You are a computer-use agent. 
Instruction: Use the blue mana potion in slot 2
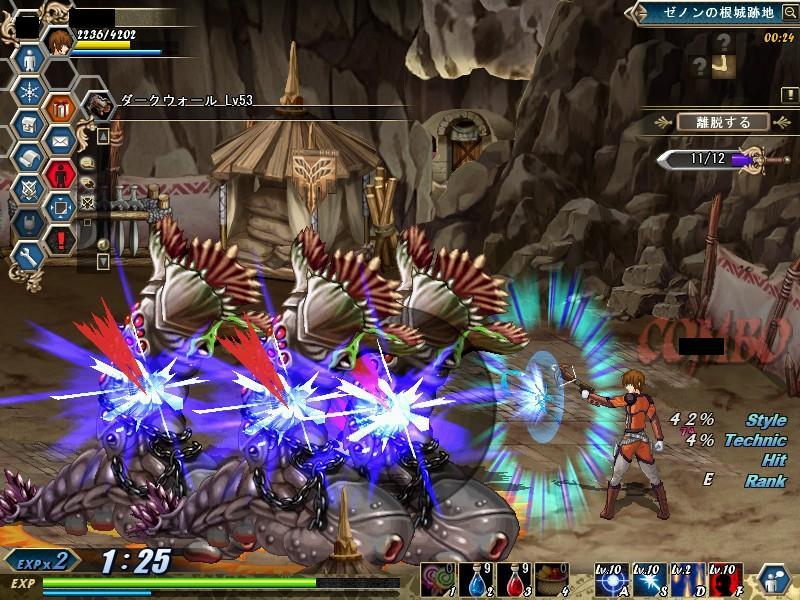point(477,579)
